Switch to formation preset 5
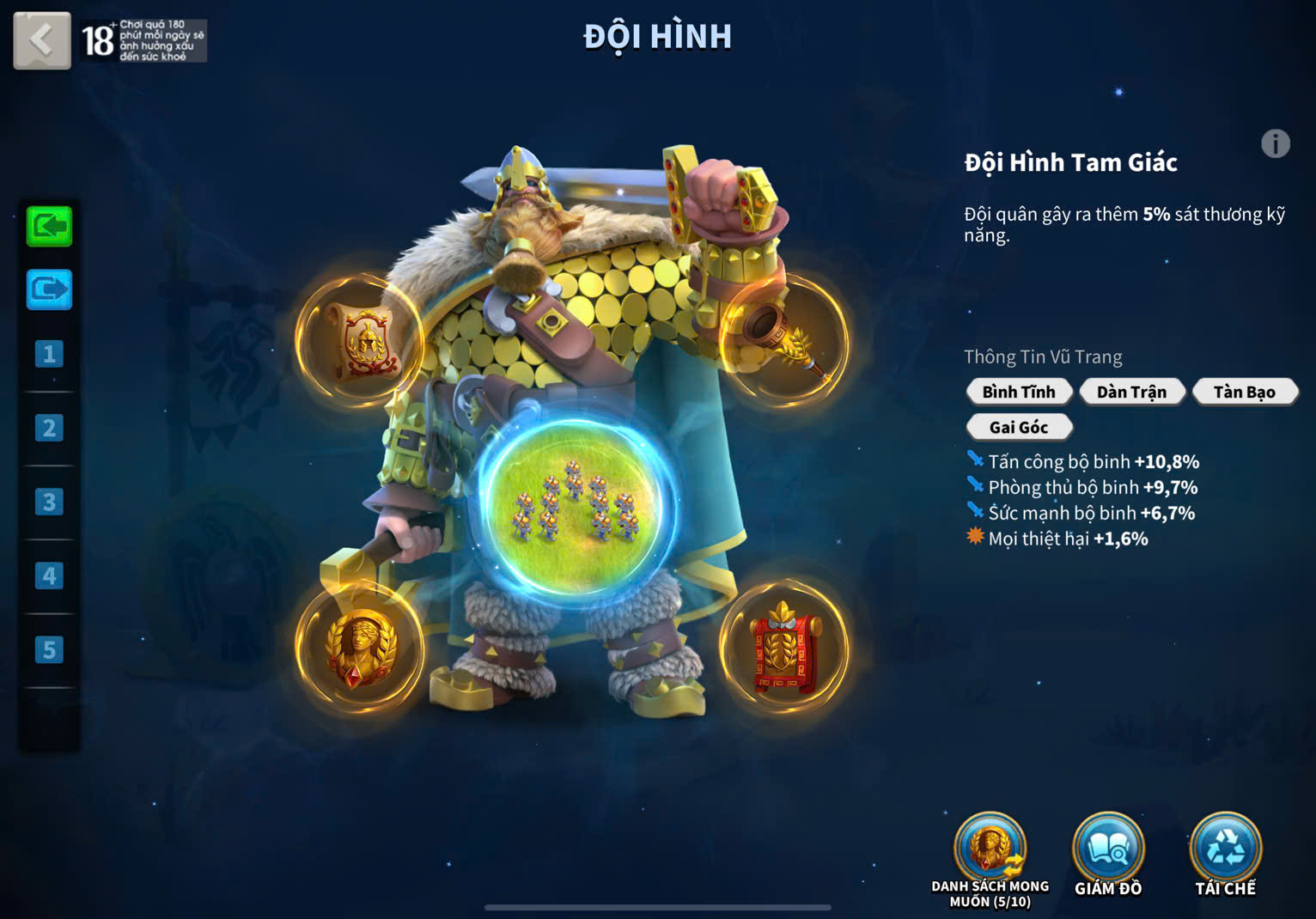Image resolution: width=1316 pixels, height=919 pixels. [x=49, y=650]
